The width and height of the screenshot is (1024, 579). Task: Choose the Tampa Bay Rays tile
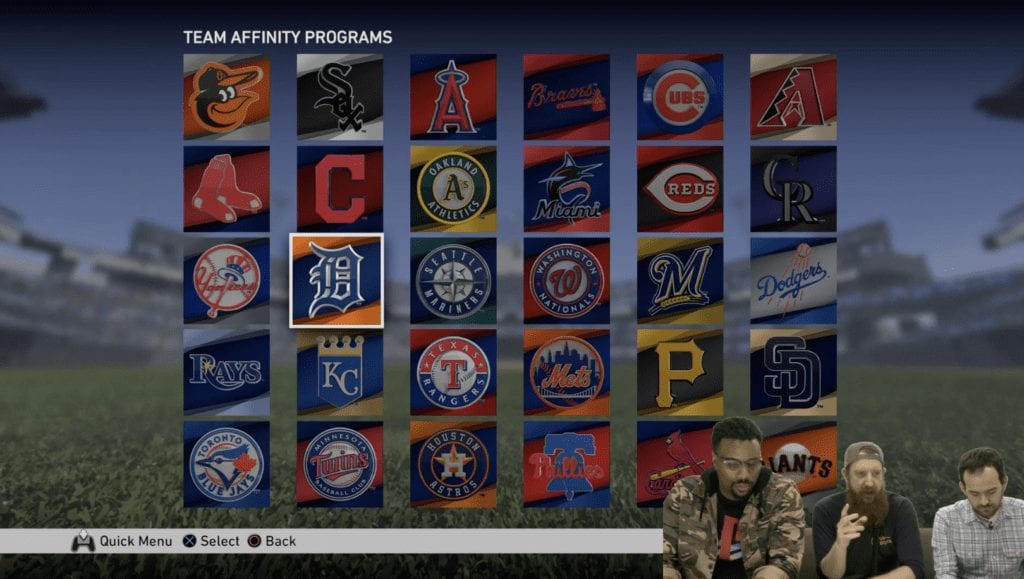[226, 372]
